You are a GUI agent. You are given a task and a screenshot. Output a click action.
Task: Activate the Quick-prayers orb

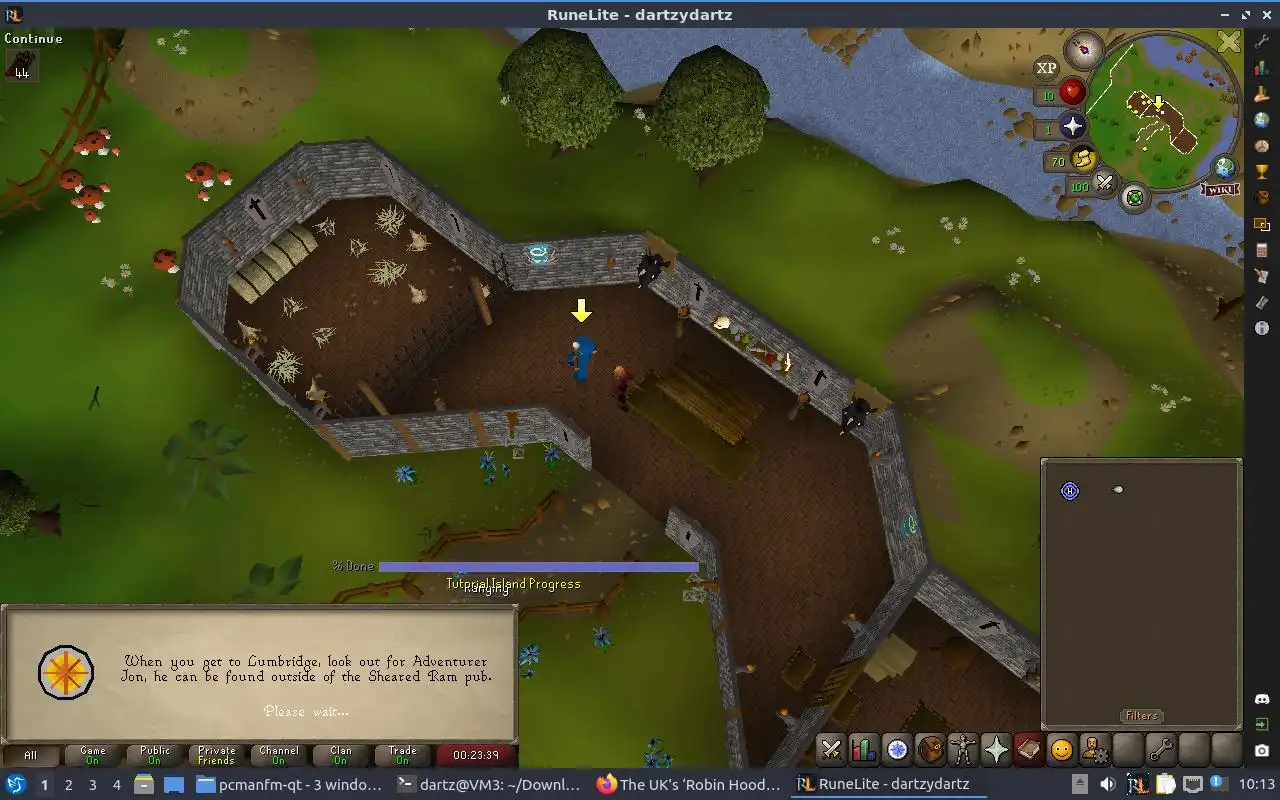(x=1072, y=127)
